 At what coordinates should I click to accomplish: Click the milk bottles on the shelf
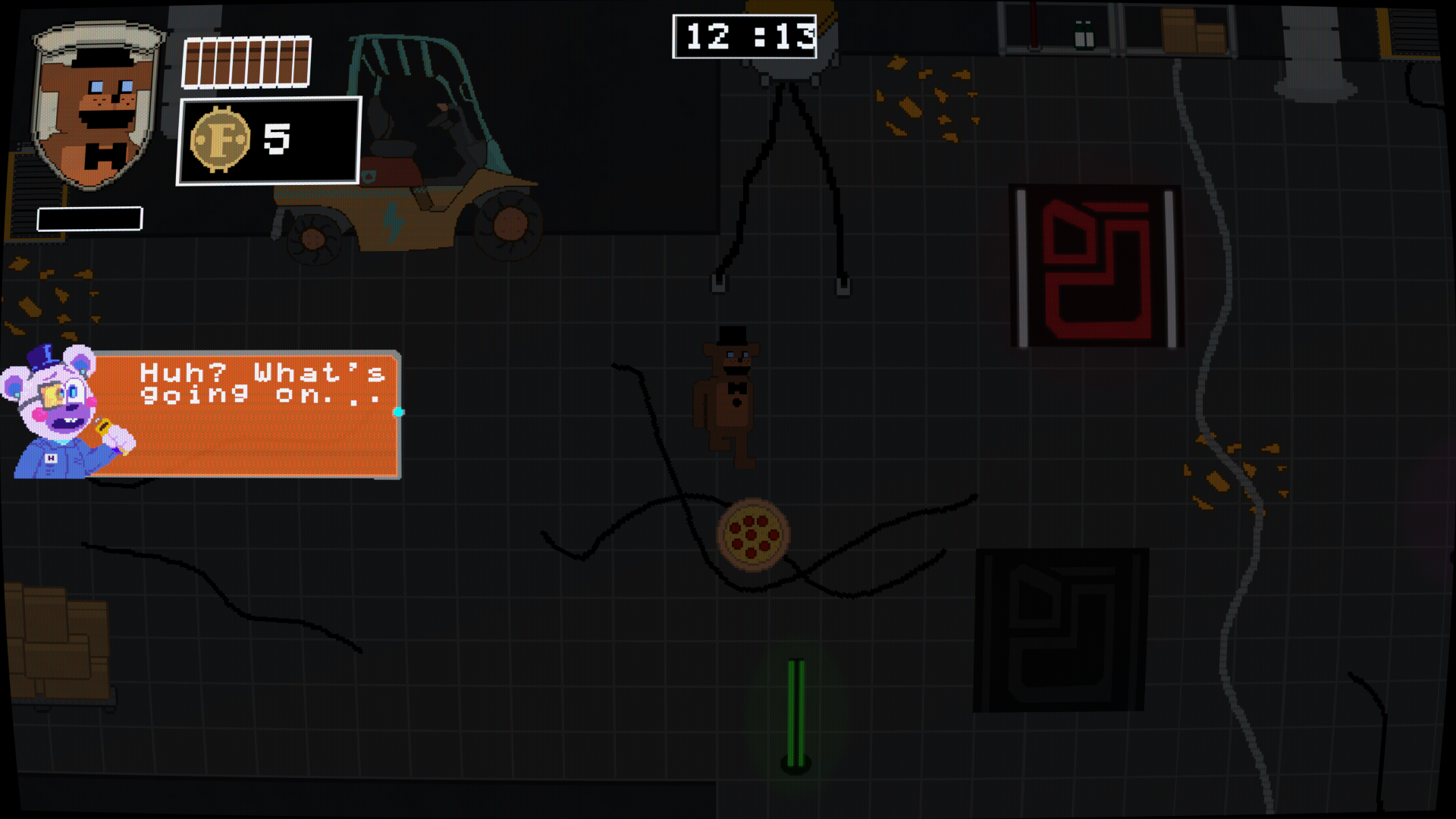click(1084, 36)
